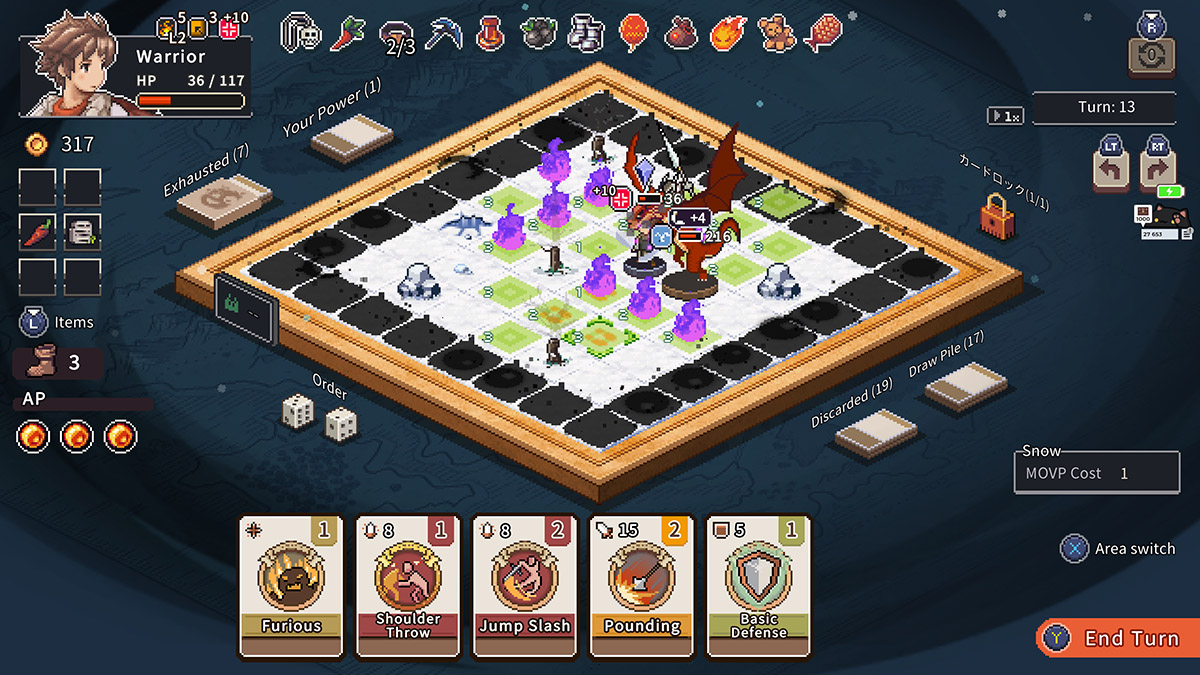The width and height of the screenshot is (1200, 675).
Task: Show the Your Power card pile
Action: tap(352, 138)
